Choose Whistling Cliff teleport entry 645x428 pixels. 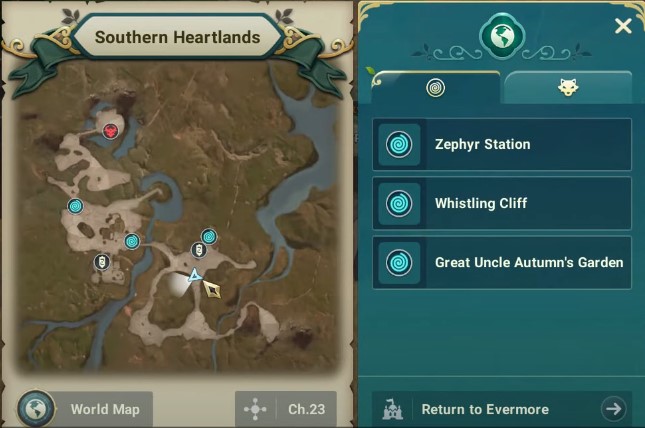coord(502,204)
